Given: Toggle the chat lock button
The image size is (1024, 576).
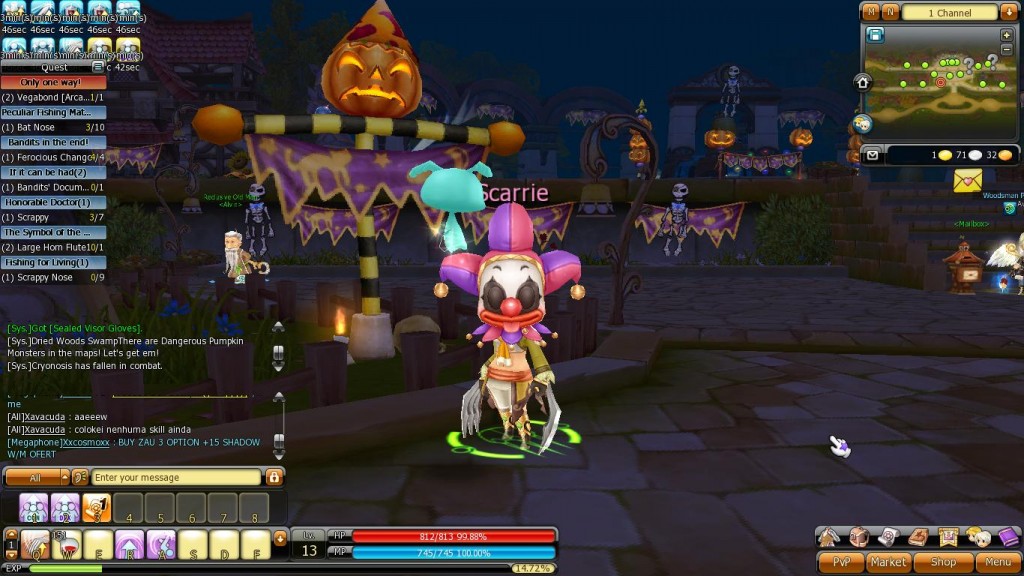Looking at the screenshot, I should [274, 478].
